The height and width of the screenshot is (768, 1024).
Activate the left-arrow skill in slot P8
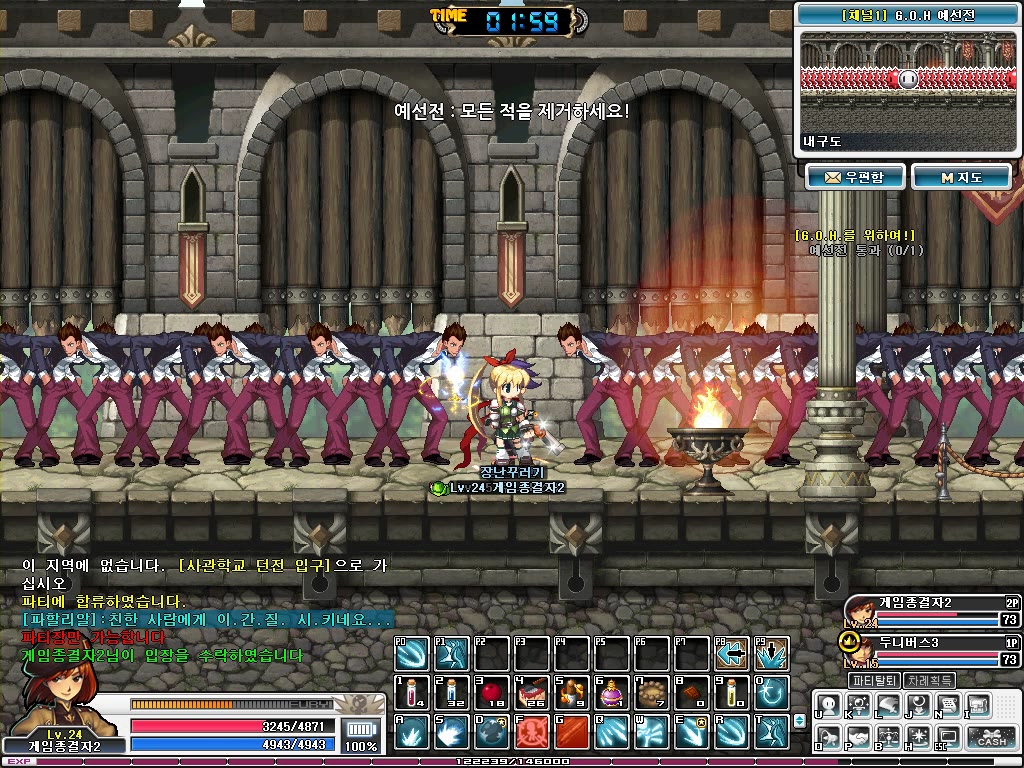point(732,654)
